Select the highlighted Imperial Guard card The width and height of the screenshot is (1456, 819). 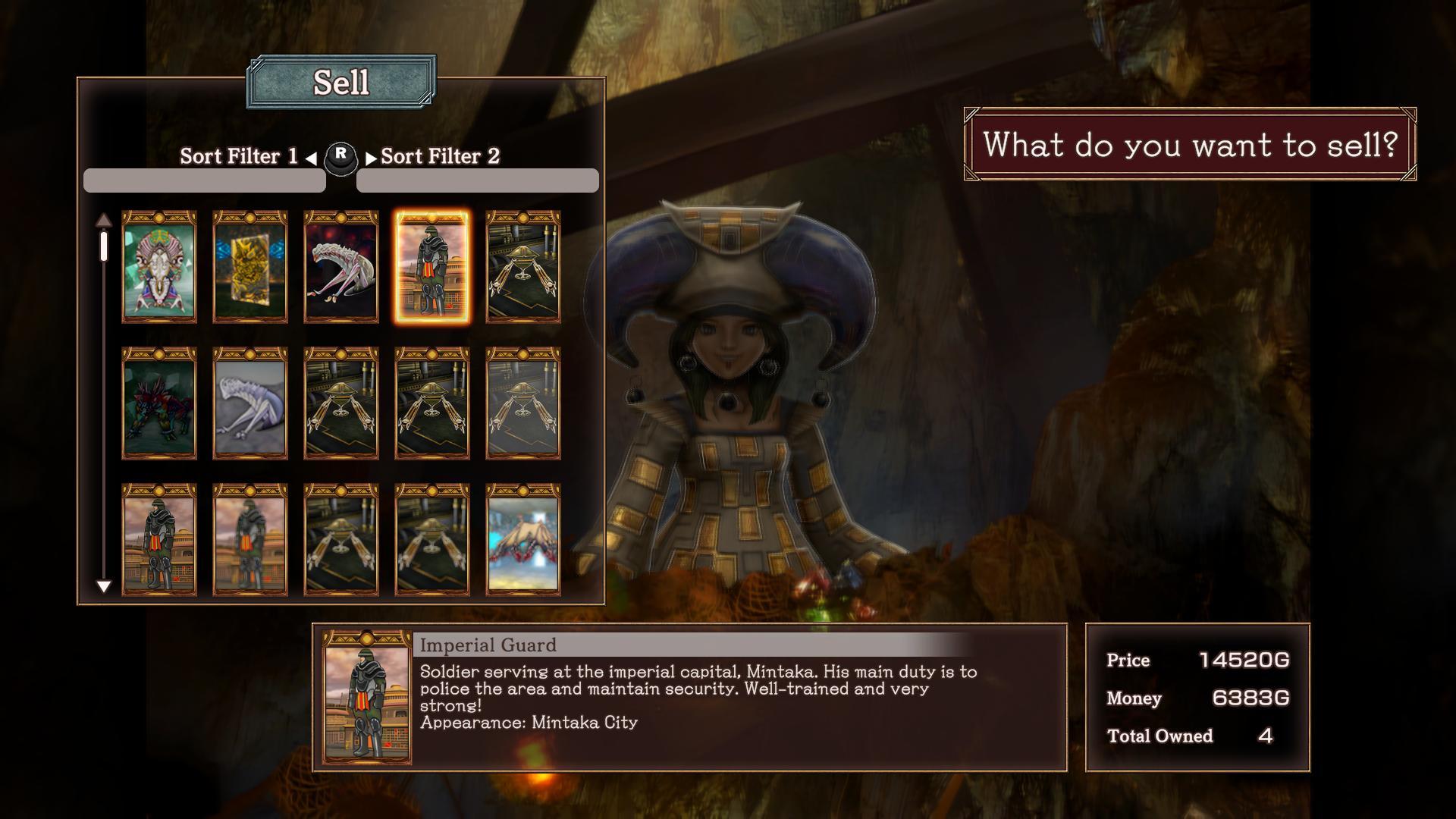click(x=431, y=267)
